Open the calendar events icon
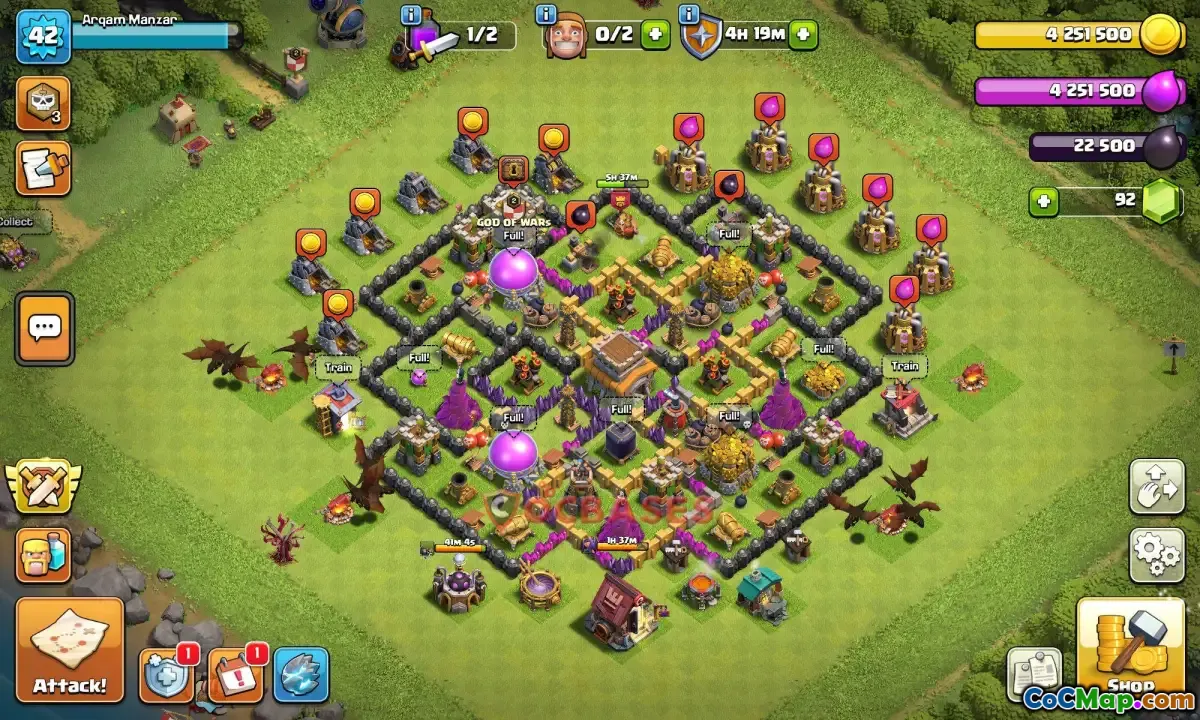This screenshot has width=1200, height=720. coord(237,675)
